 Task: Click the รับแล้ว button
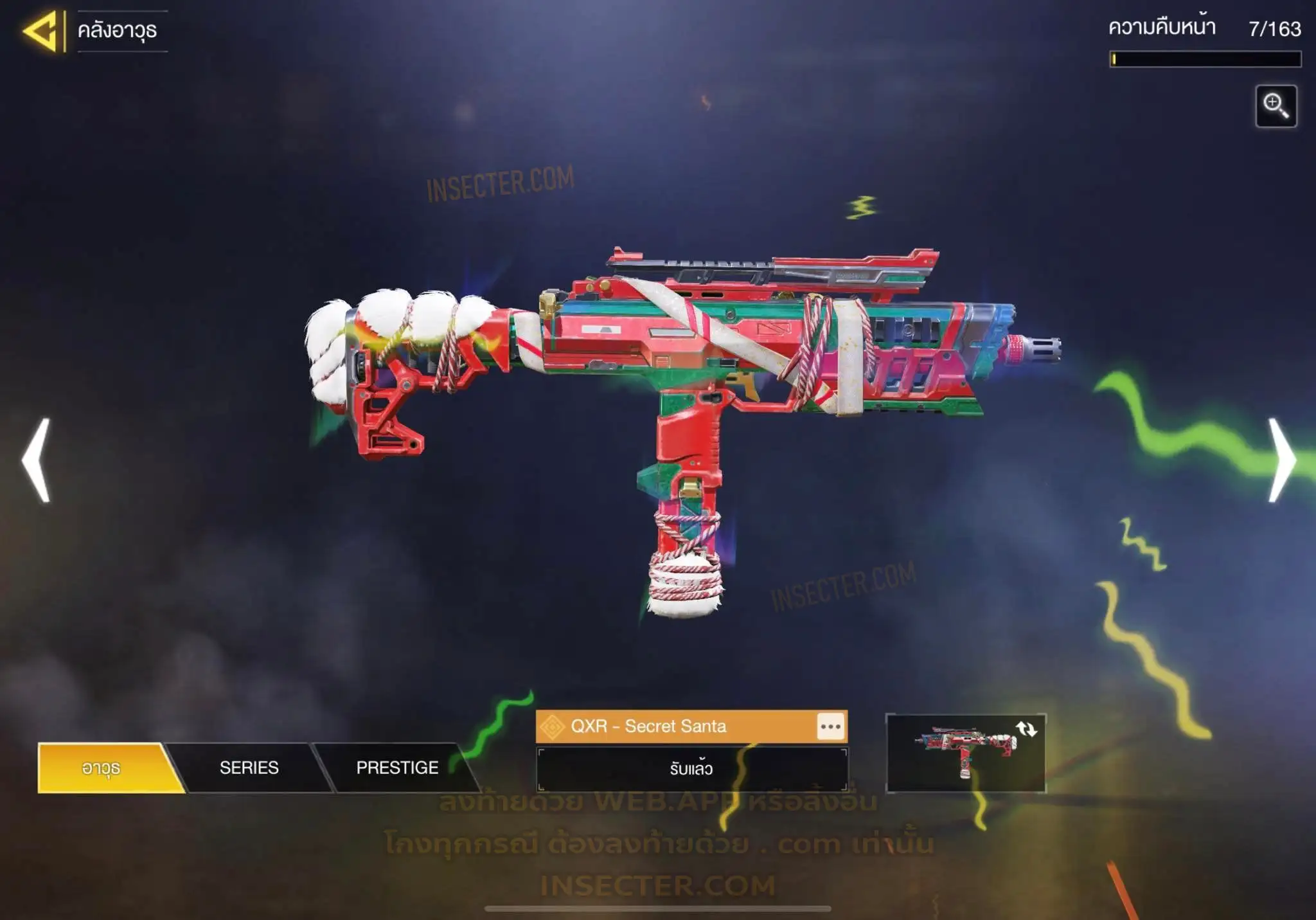point(691,769)
